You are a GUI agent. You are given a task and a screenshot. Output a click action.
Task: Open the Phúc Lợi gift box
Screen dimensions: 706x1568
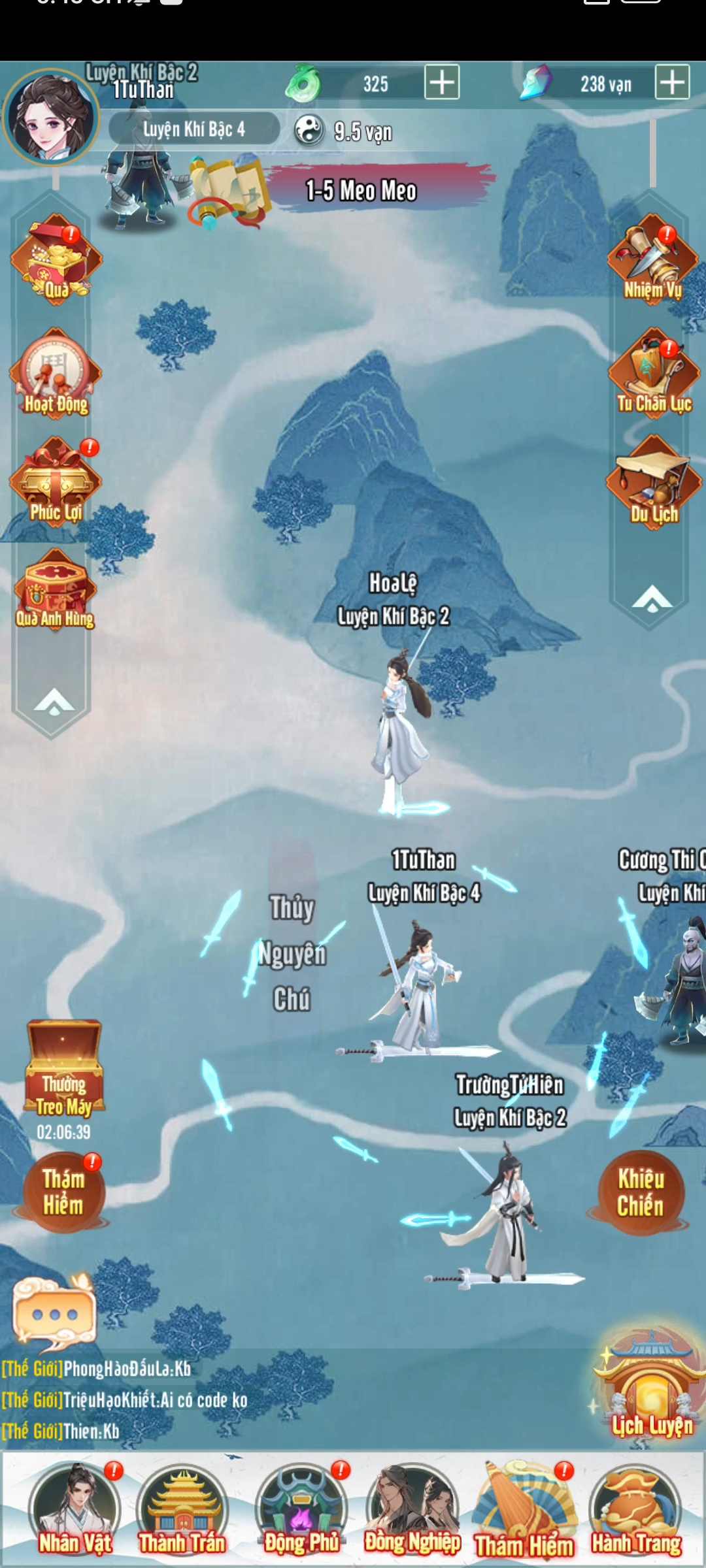point(56,482)
